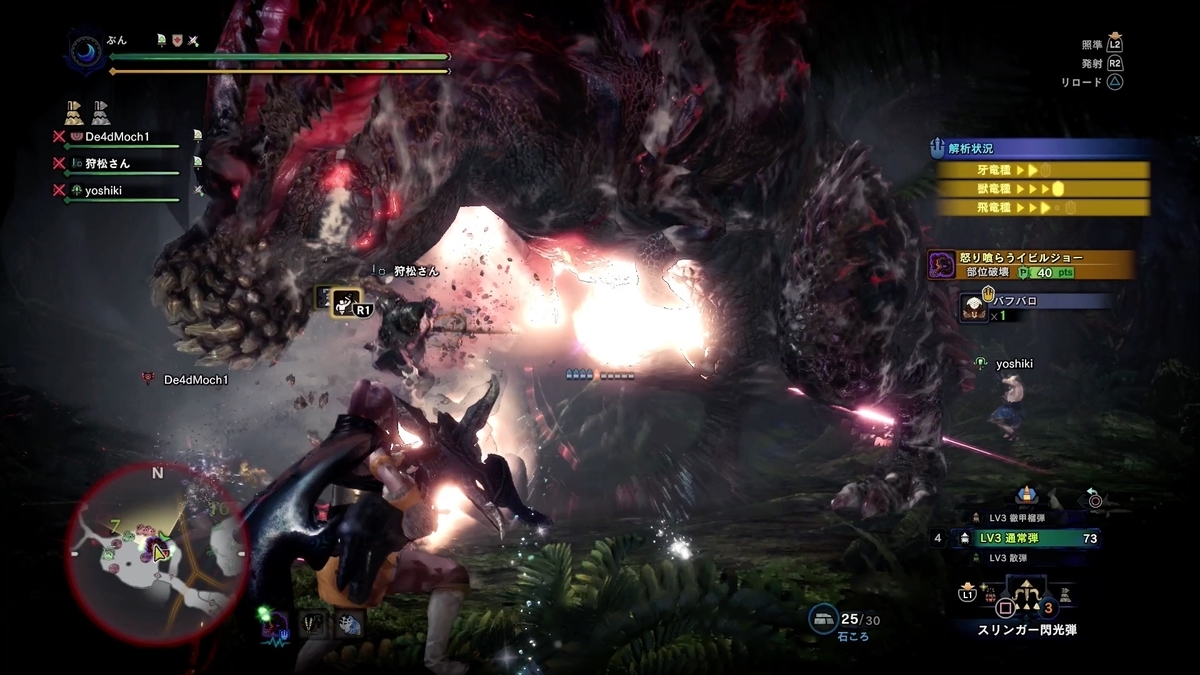Screen dimensions: 1200x675
Task: Click the 石ころ slinger ammo icon
Action: [824, 620]
